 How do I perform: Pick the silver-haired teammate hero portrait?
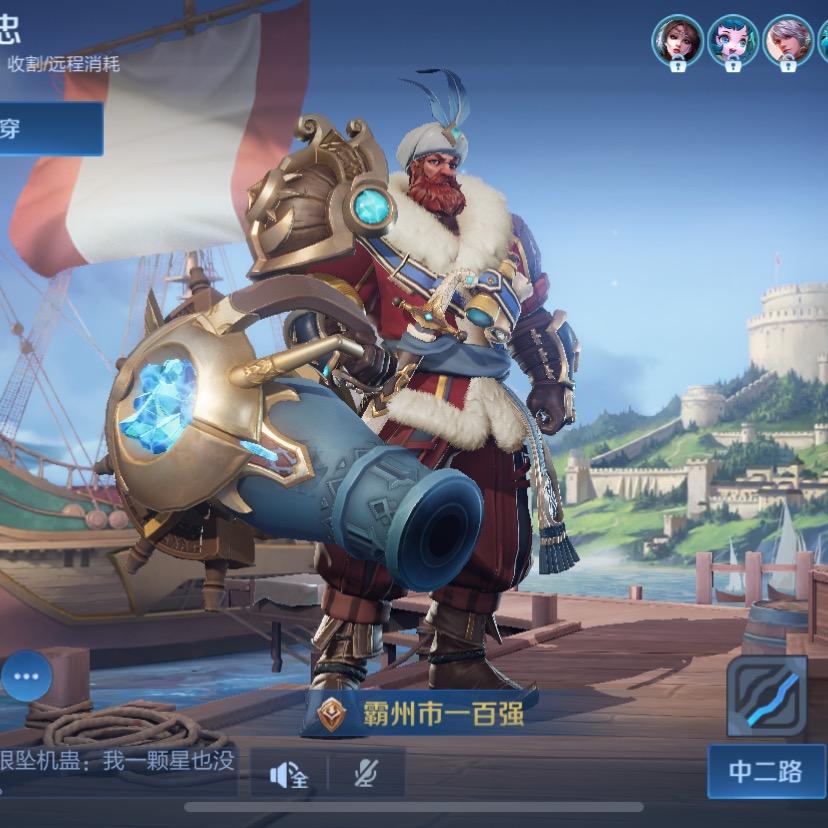pos(788,41)
